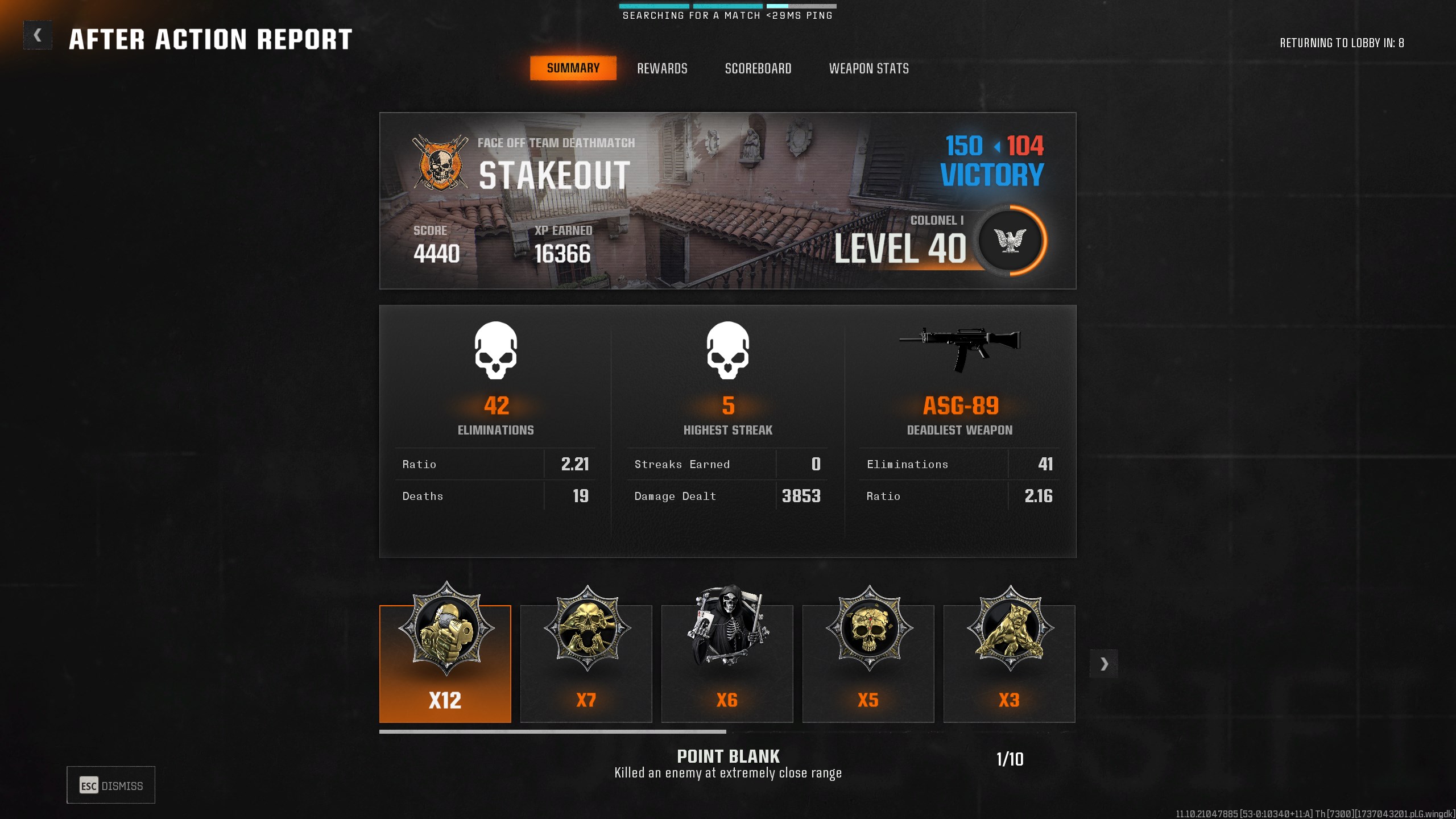
Task: Switch to the Summary tab
Action: click(573, 68)
